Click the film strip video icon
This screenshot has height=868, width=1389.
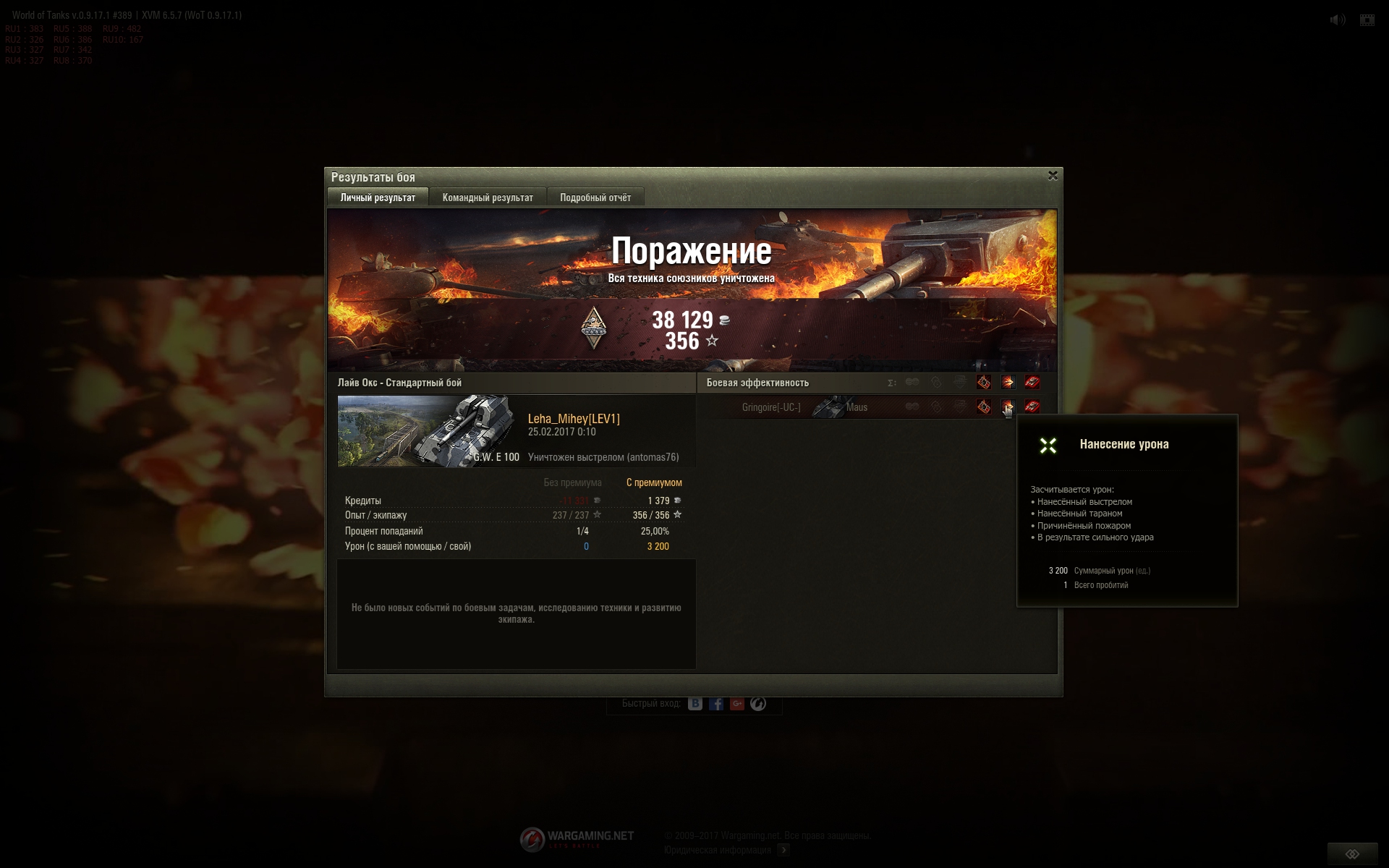[1367, 20]
